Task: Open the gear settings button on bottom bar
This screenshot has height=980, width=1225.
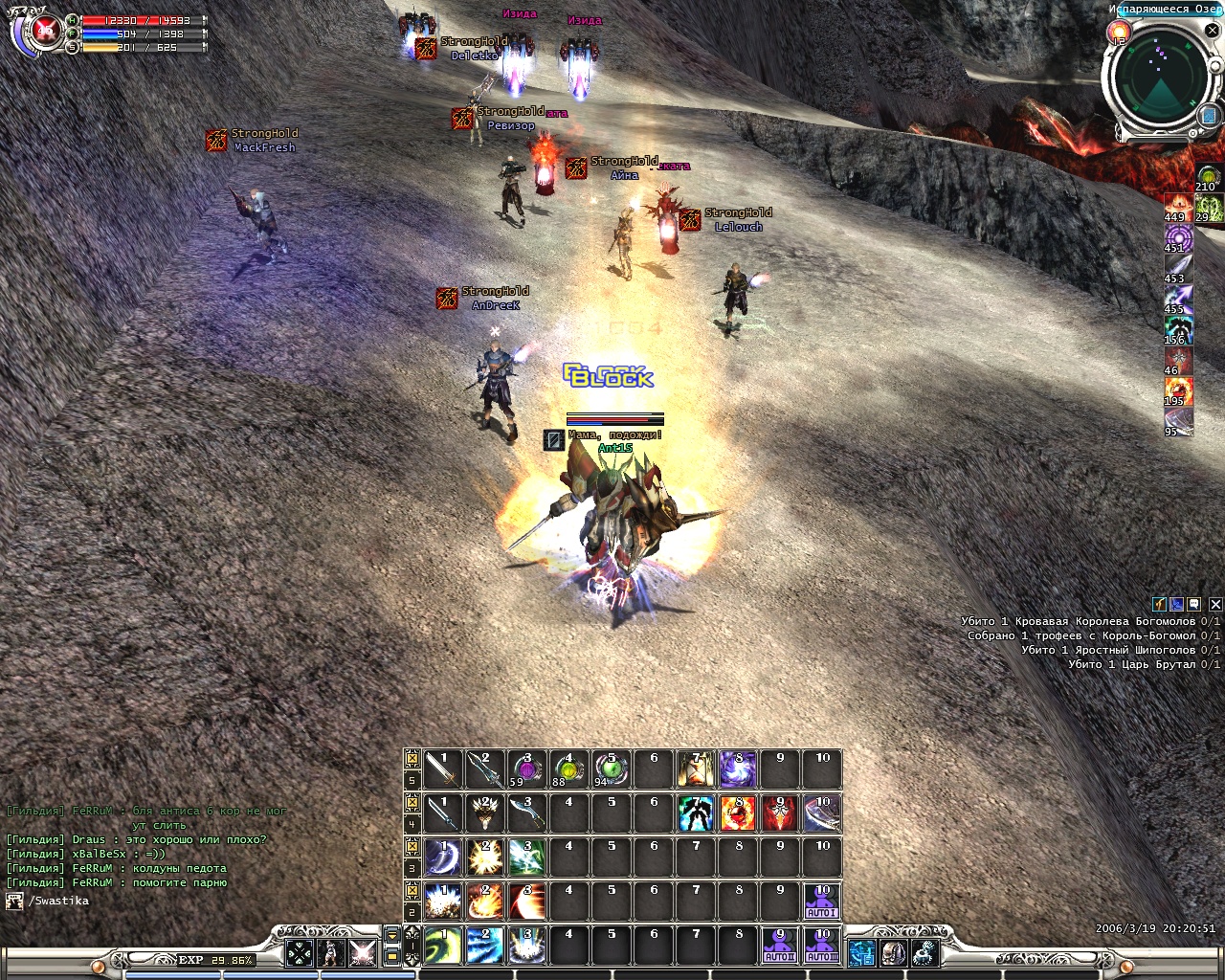Action: [924, 952]
